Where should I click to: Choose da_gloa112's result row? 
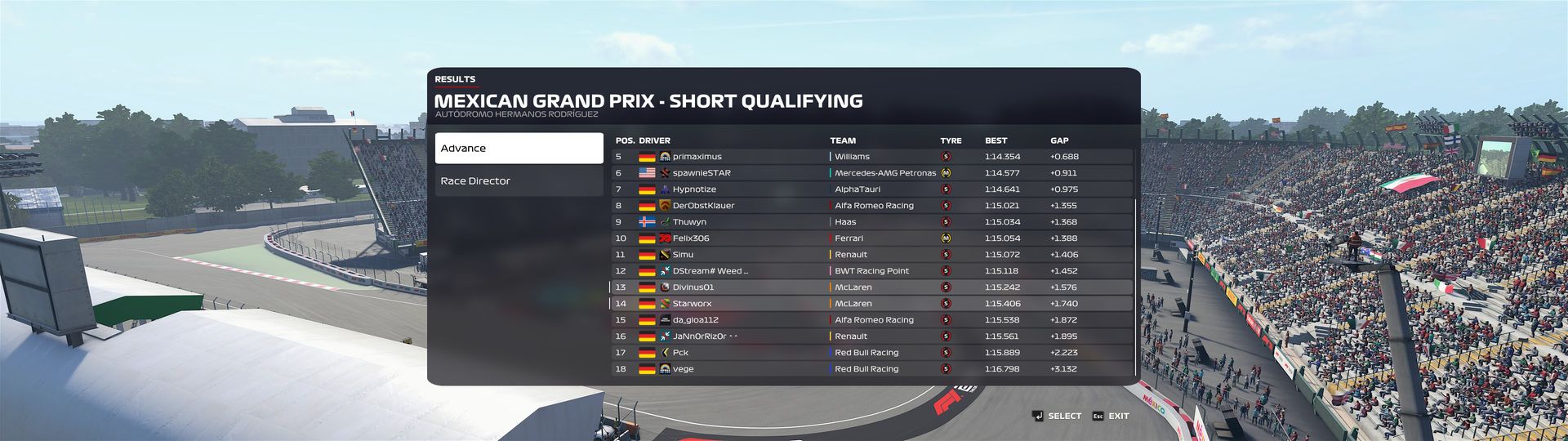[x=871, y=320]
